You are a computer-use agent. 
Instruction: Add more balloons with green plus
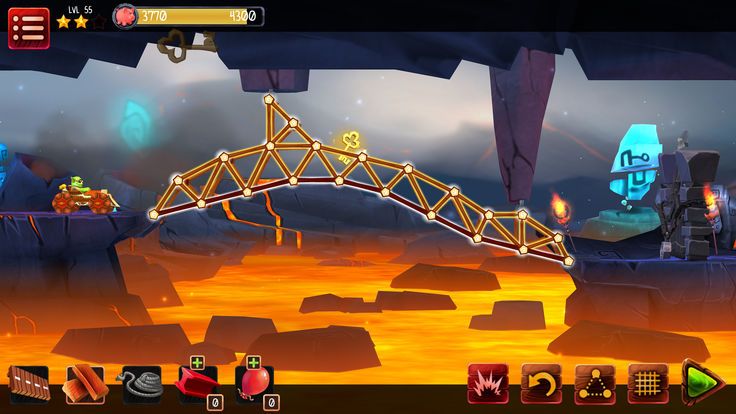click(x=254, y=362)
